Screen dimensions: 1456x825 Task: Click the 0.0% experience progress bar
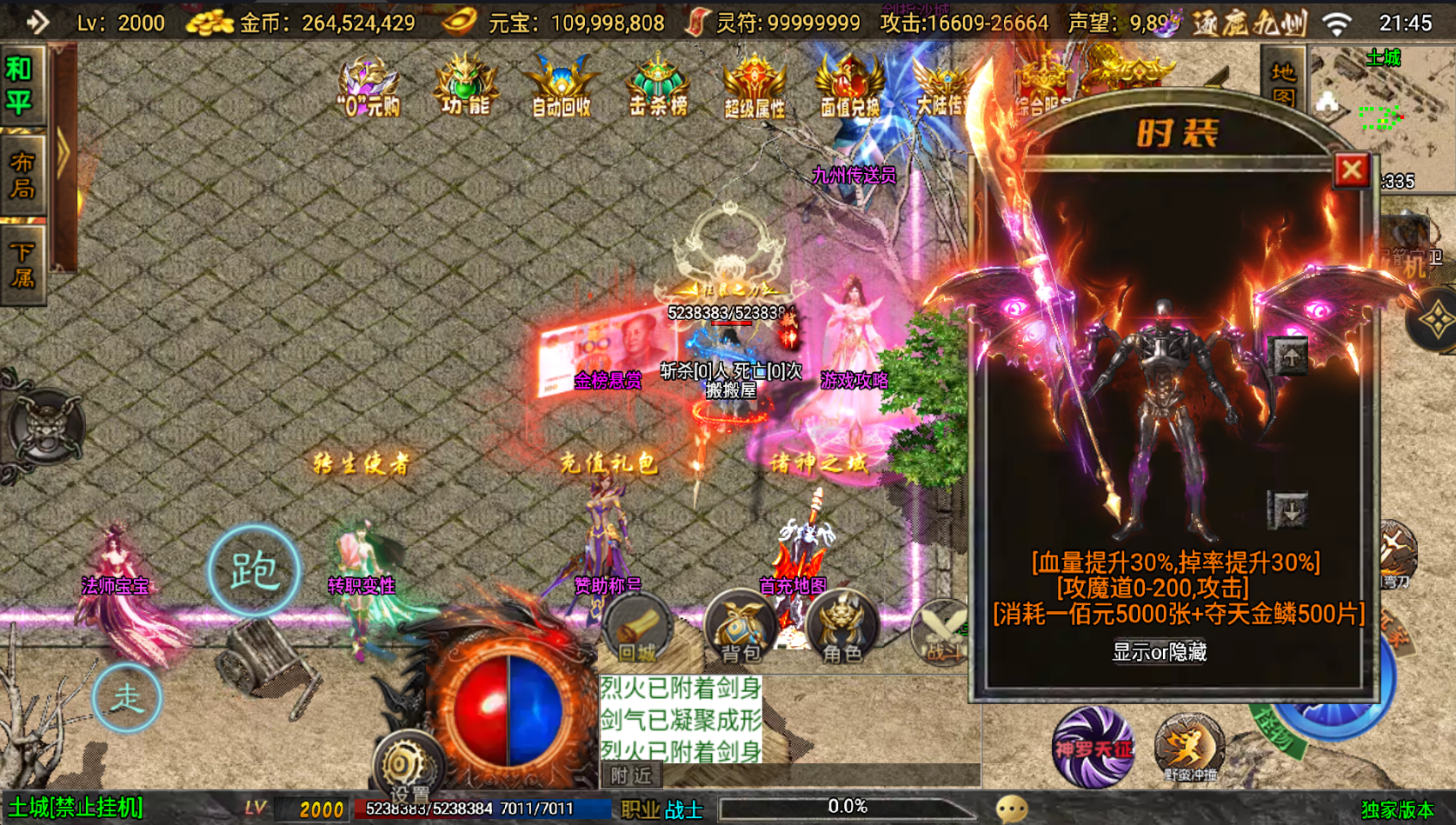coord(848,806)
